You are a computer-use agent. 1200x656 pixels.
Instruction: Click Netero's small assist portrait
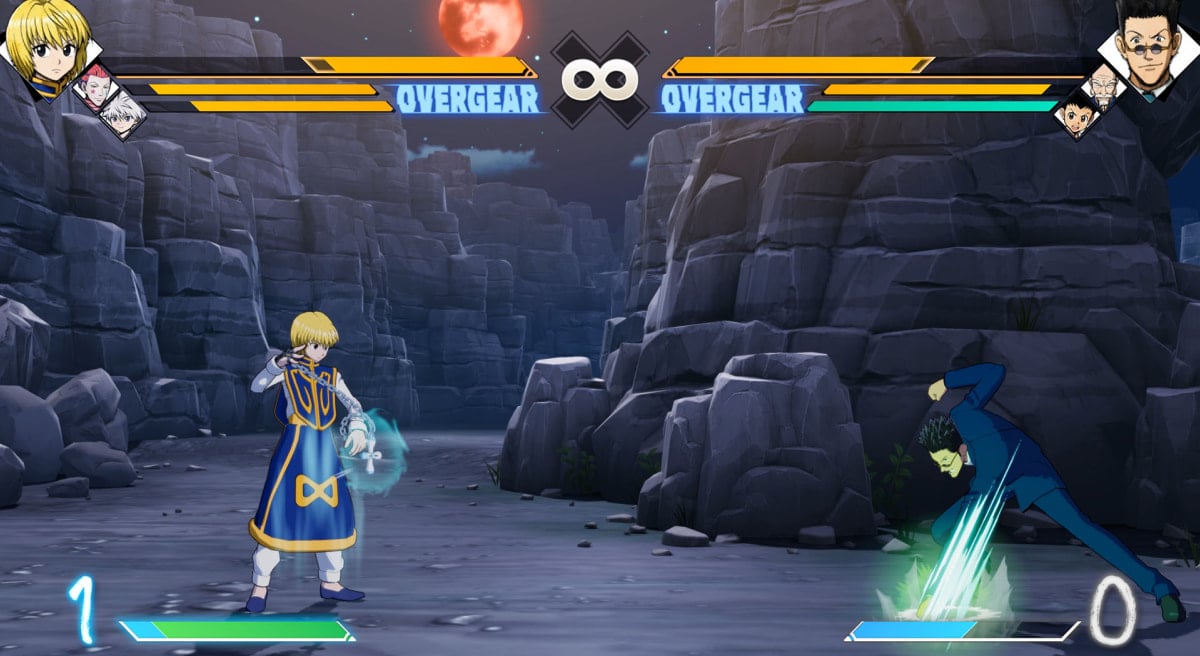point(1103,87)
